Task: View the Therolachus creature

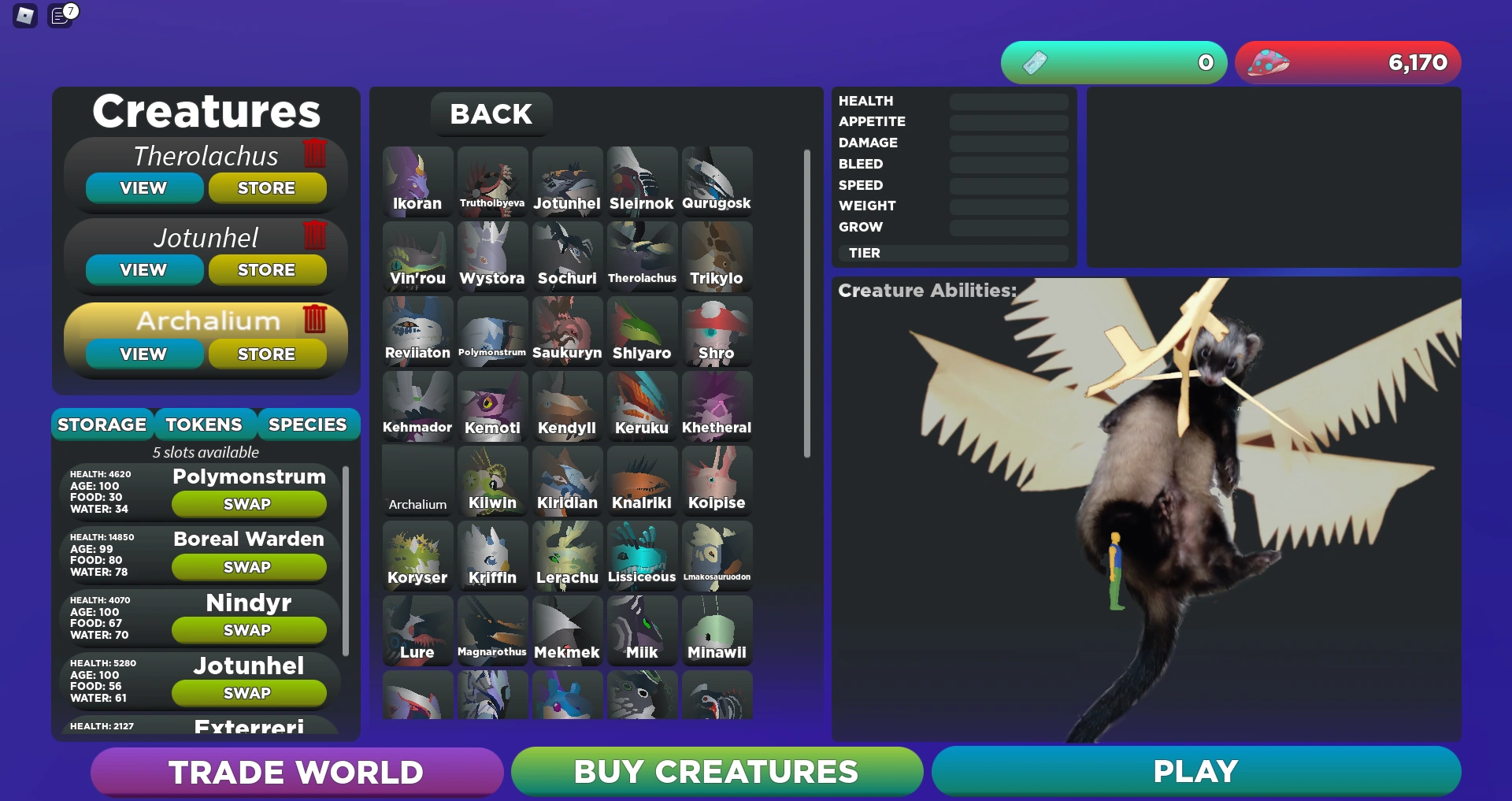Action: coord(143,187)
